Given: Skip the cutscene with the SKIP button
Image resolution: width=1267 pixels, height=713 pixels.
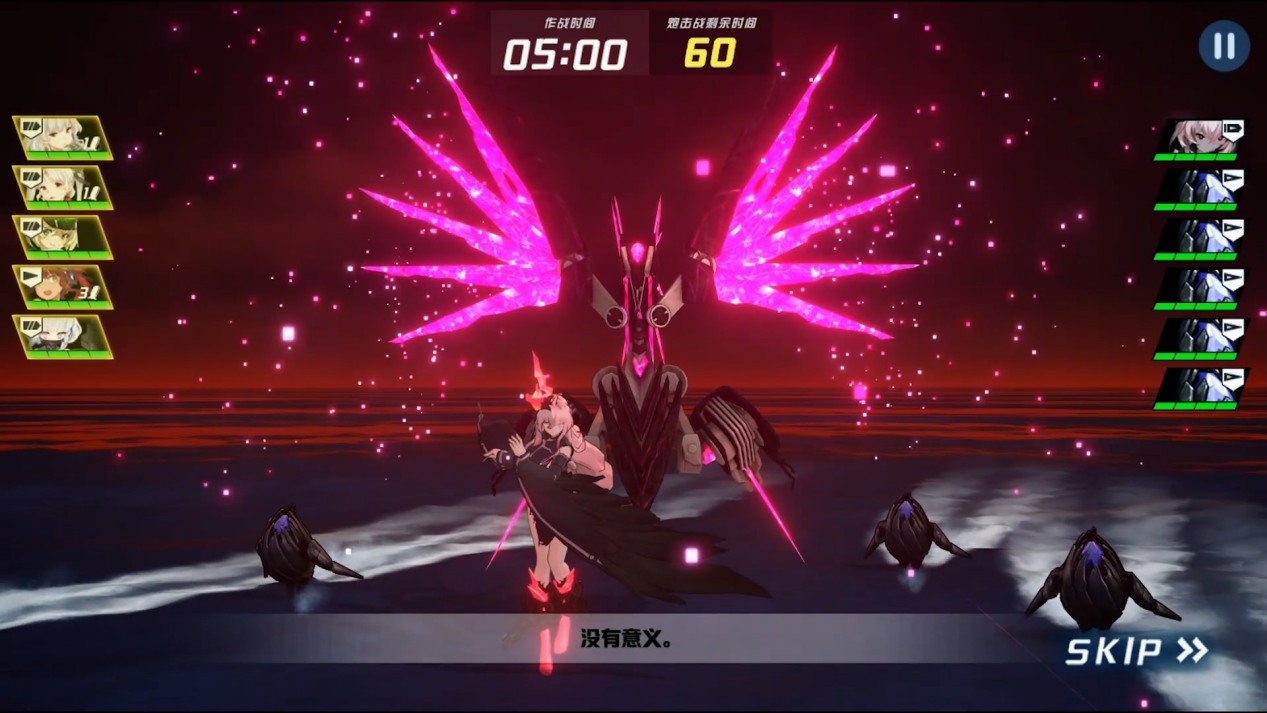Looking at the screenshot, I should coord(1136,651).
